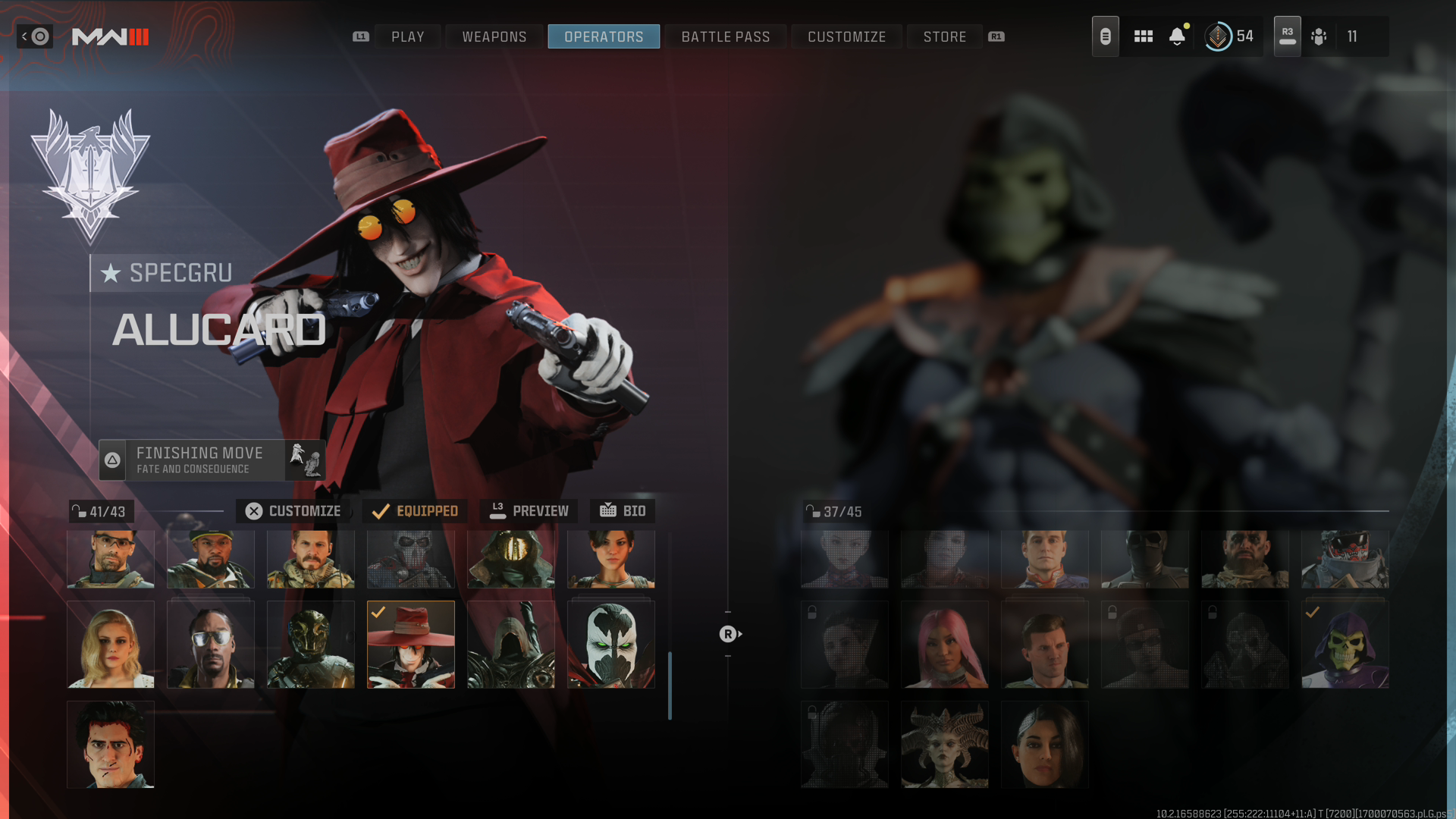The width and height of the screenshot is (1456, 819).
Task: Select the horned Lilith operator thumbnail
Action: (945, 745)
